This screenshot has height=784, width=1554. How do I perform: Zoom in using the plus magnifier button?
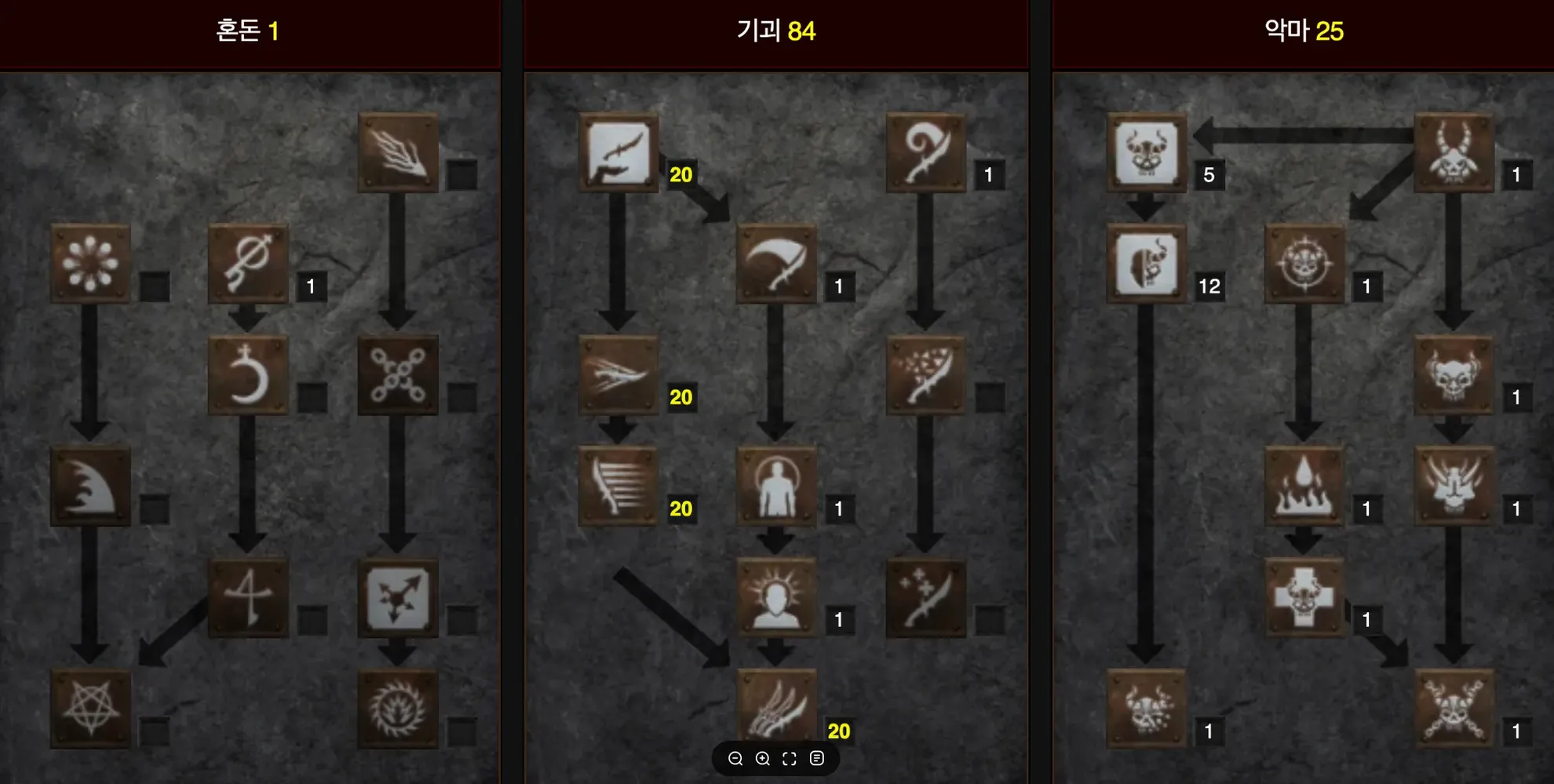[x=762, y=758]
